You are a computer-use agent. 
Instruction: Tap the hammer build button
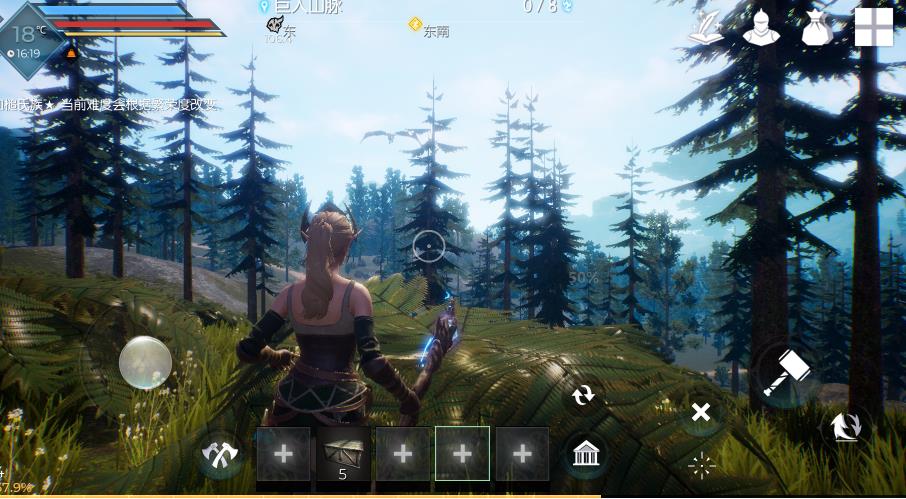pyautogui.click(x=786, y=373)
